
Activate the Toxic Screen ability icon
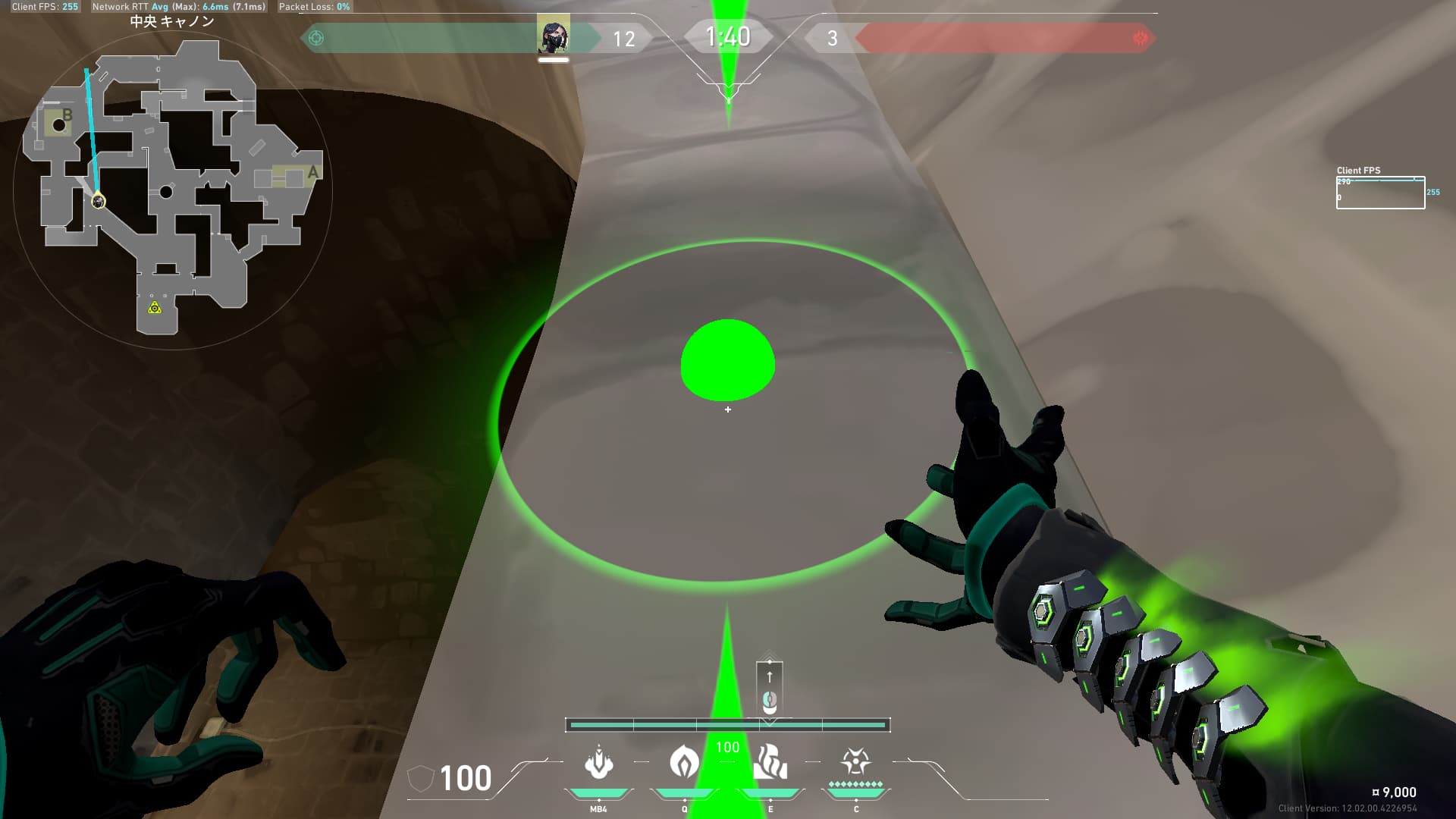770,762
